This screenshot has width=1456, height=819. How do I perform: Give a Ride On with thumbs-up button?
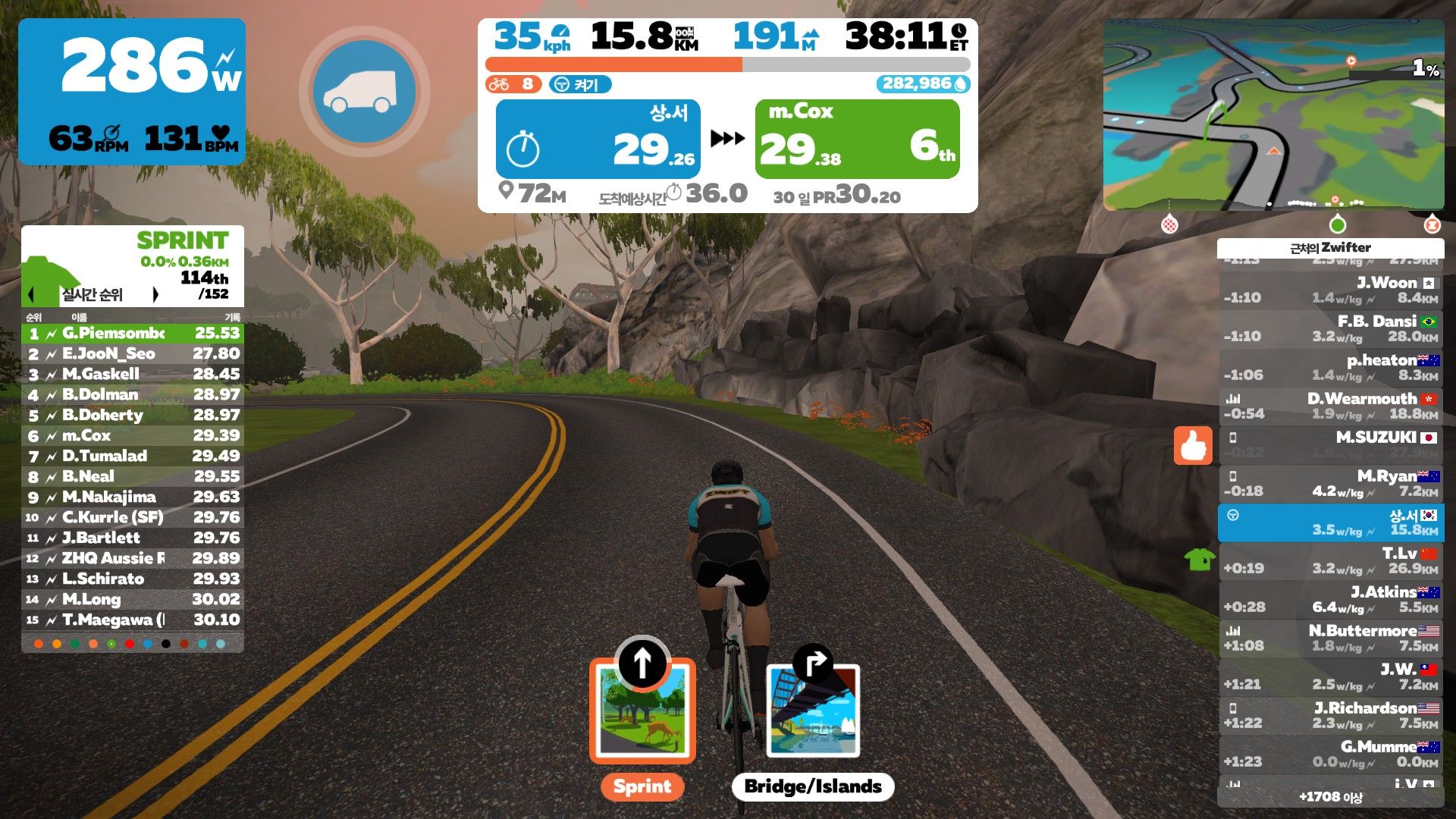click(x=1193, y=446)
